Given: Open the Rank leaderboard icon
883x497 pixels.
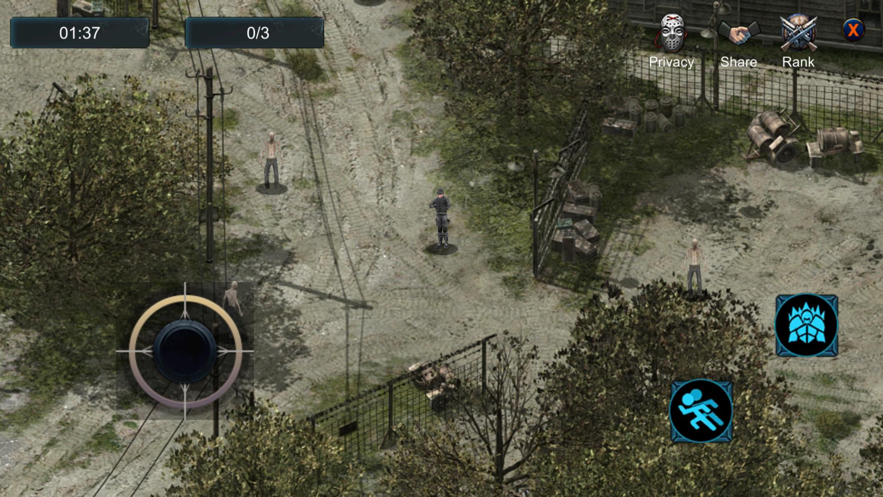Looking at the screenshot, I should click(798, 33).
